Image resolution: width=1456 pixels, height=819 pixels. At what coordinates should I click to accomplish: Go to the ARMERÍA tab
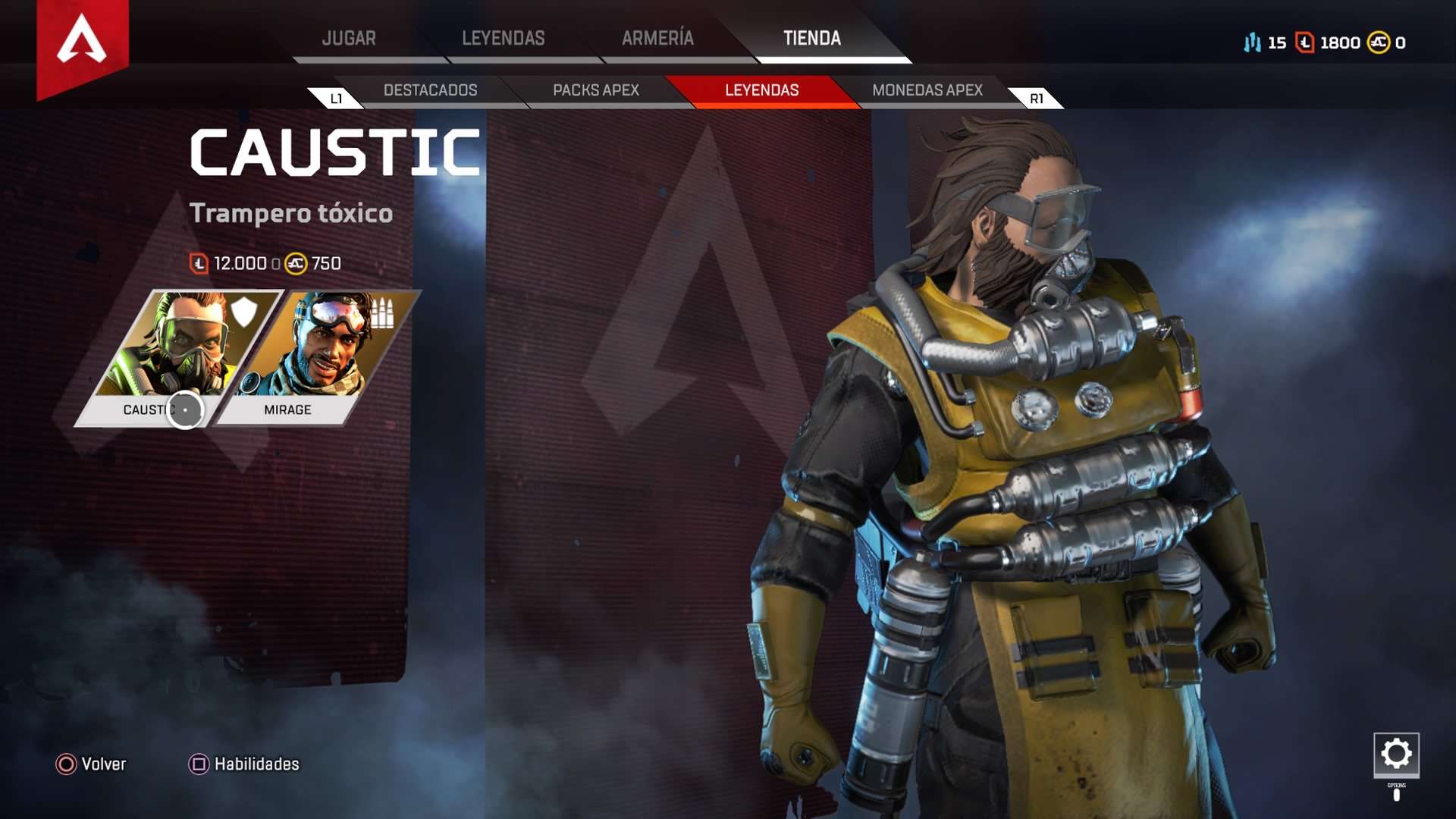pos(657,39)
